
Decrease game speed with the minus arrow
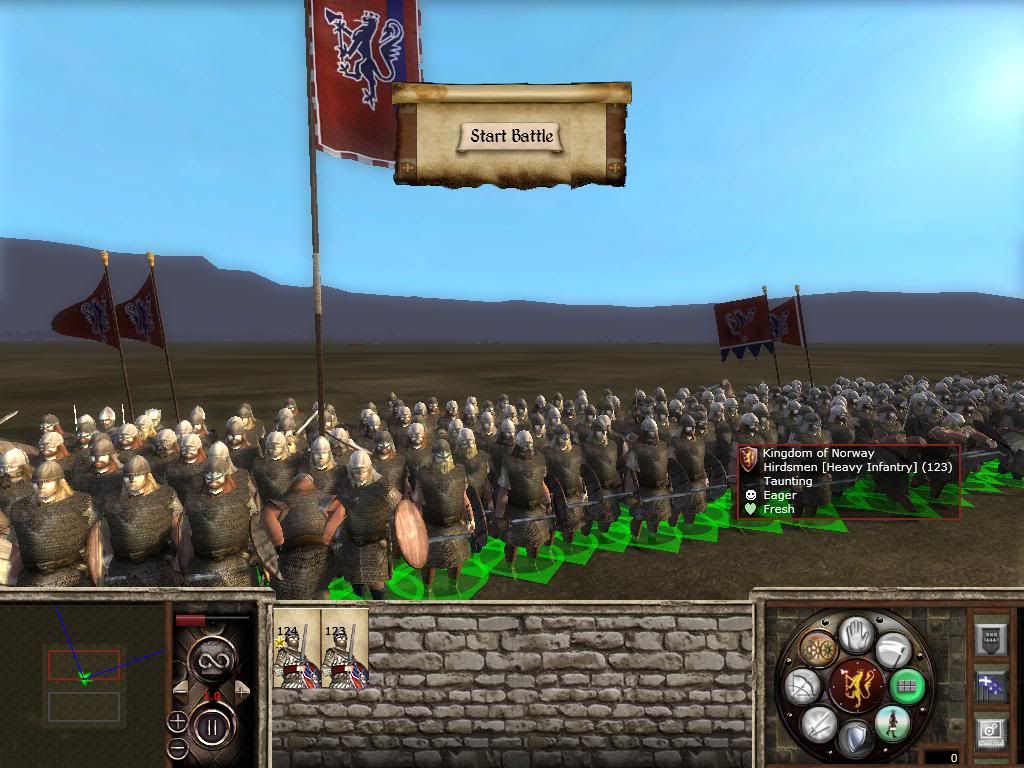point(181,689)
